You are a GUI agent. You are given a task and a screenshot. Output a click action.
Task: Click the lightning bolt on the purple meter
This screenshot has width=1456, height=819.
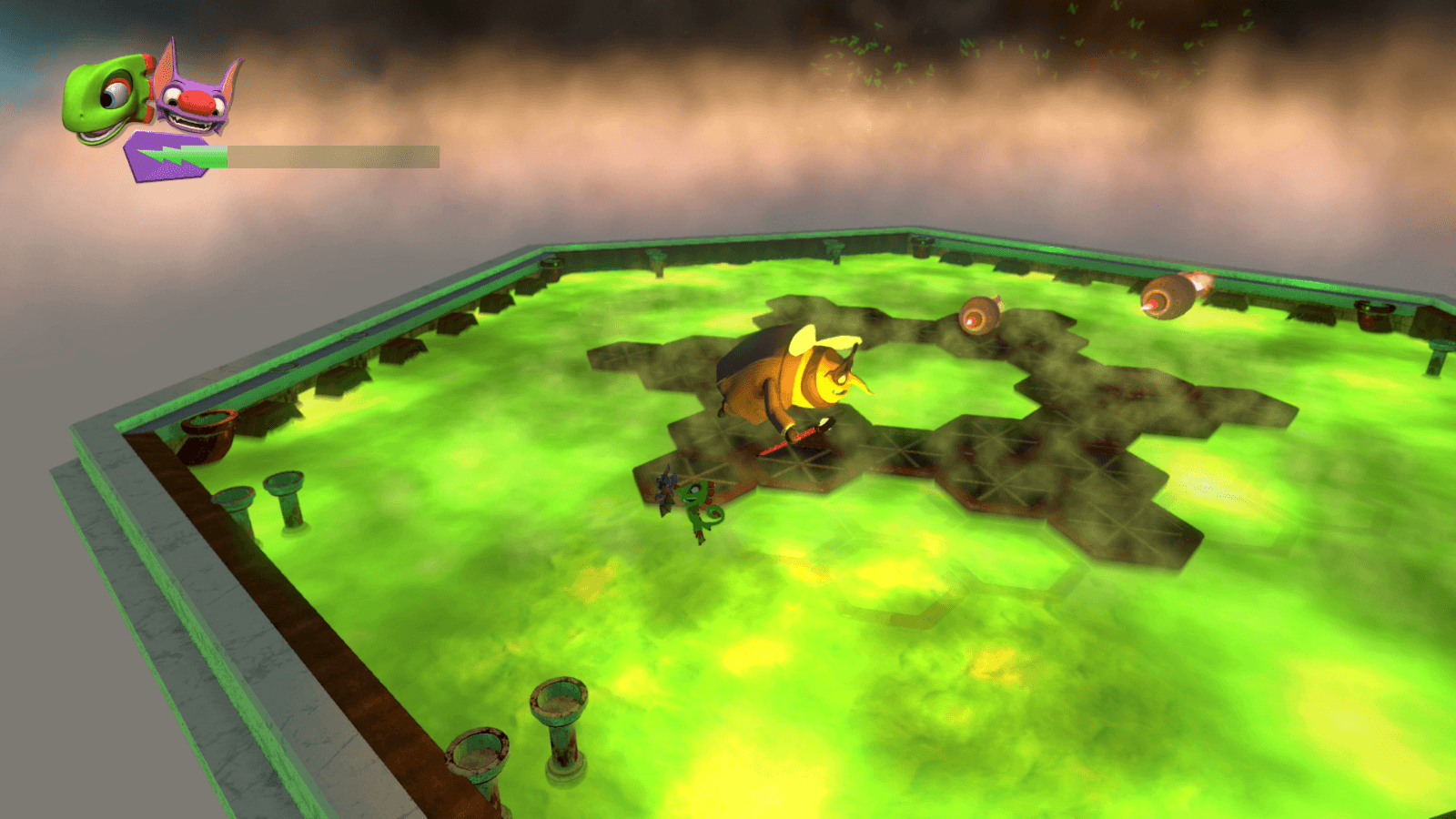point(168,153)
